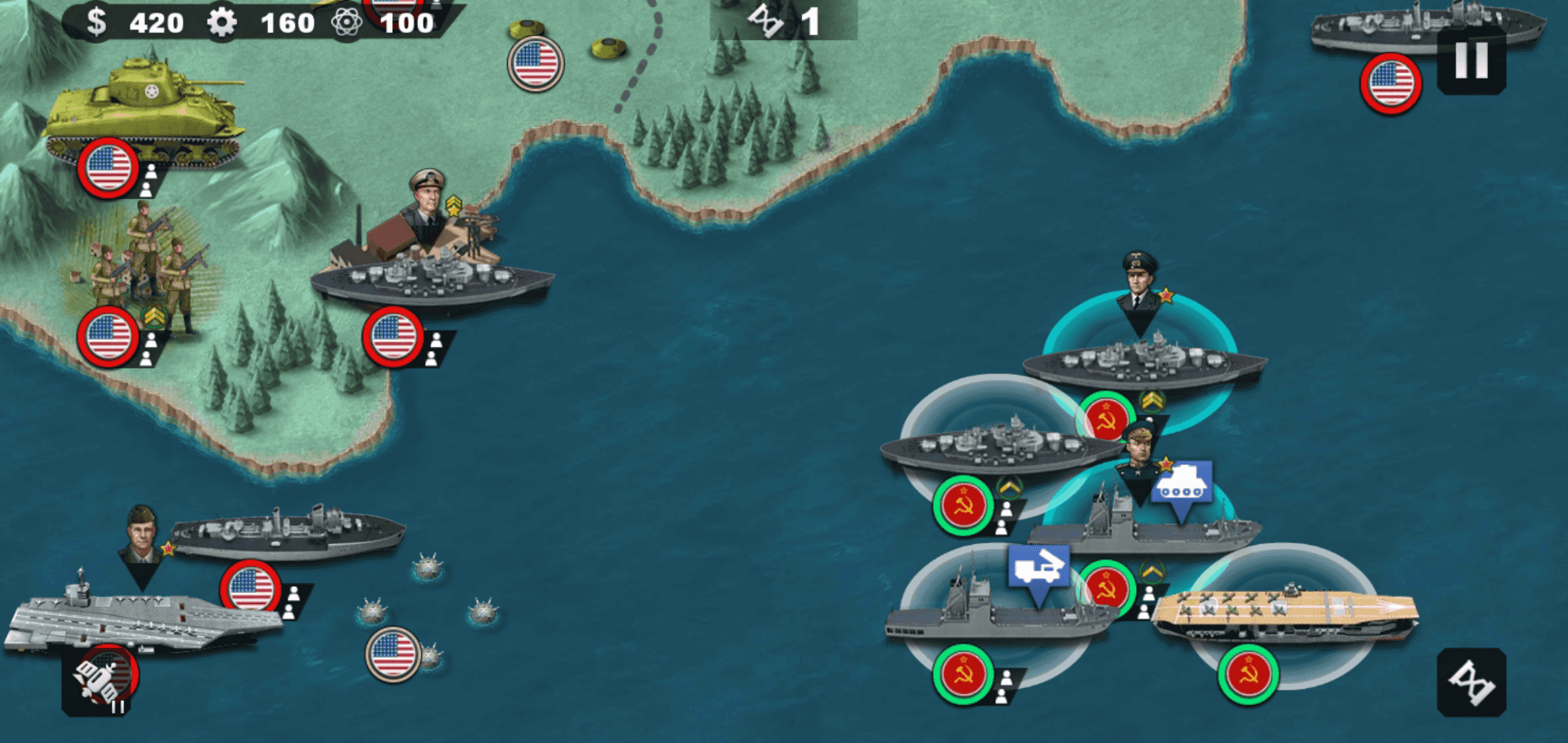Choose the US cruiser led by a general

coord(287,535)
